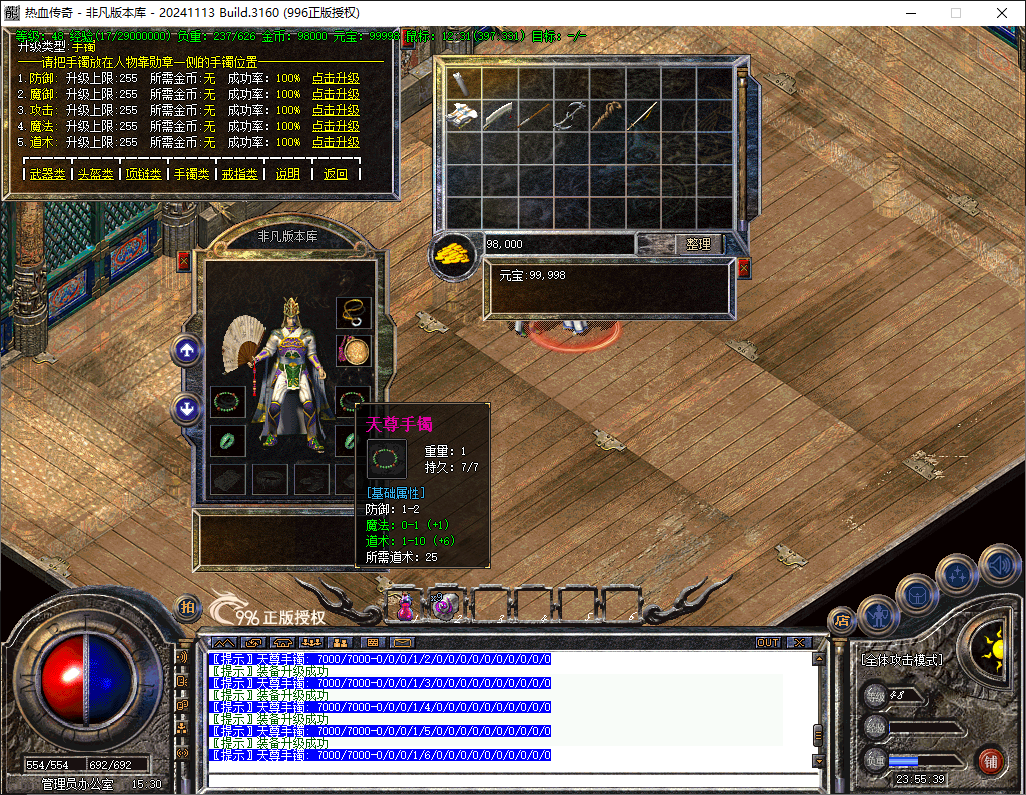Screen dimensions: 1026x795
Task: Upgrade the 防御 stat via 点击升级
Action: 335,78
